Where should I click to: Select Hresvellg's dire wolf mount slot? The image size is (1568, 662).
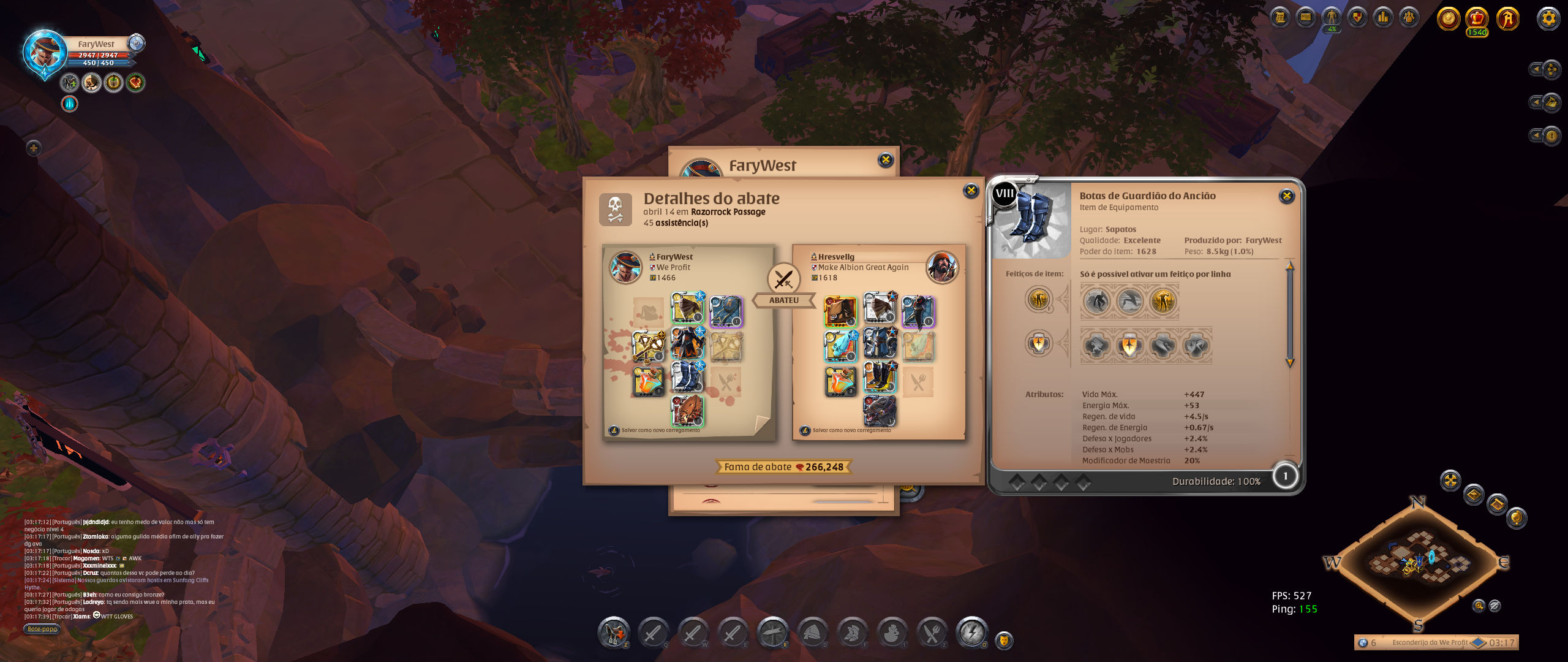pyautogui.click(x=880, y=411)
